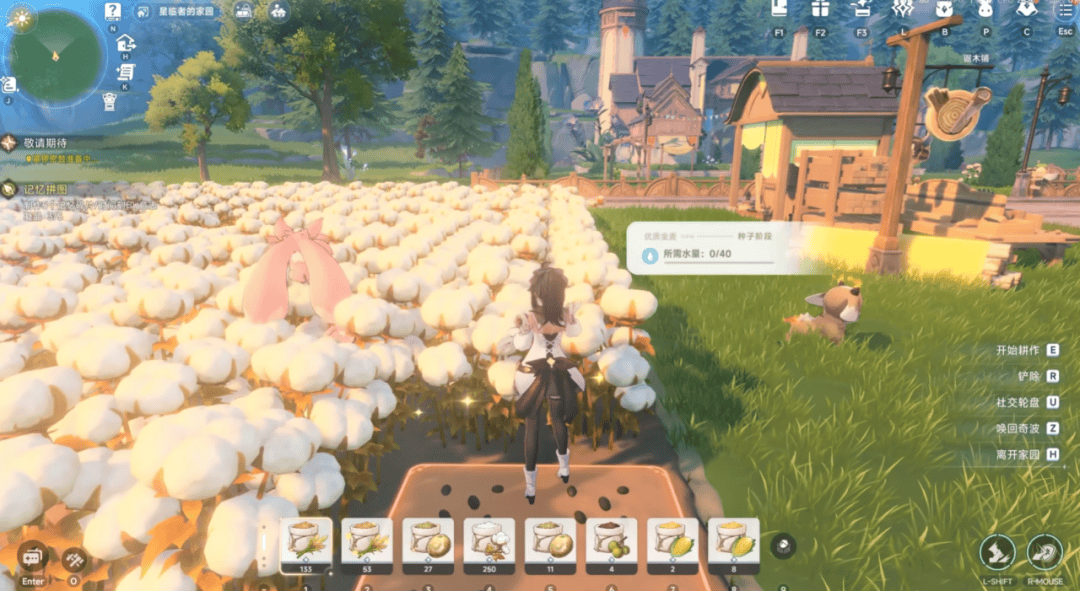This screenshot has width=1080, height=591.
Task: Select the potato seed bag with 27
Action: coord(428,541)
